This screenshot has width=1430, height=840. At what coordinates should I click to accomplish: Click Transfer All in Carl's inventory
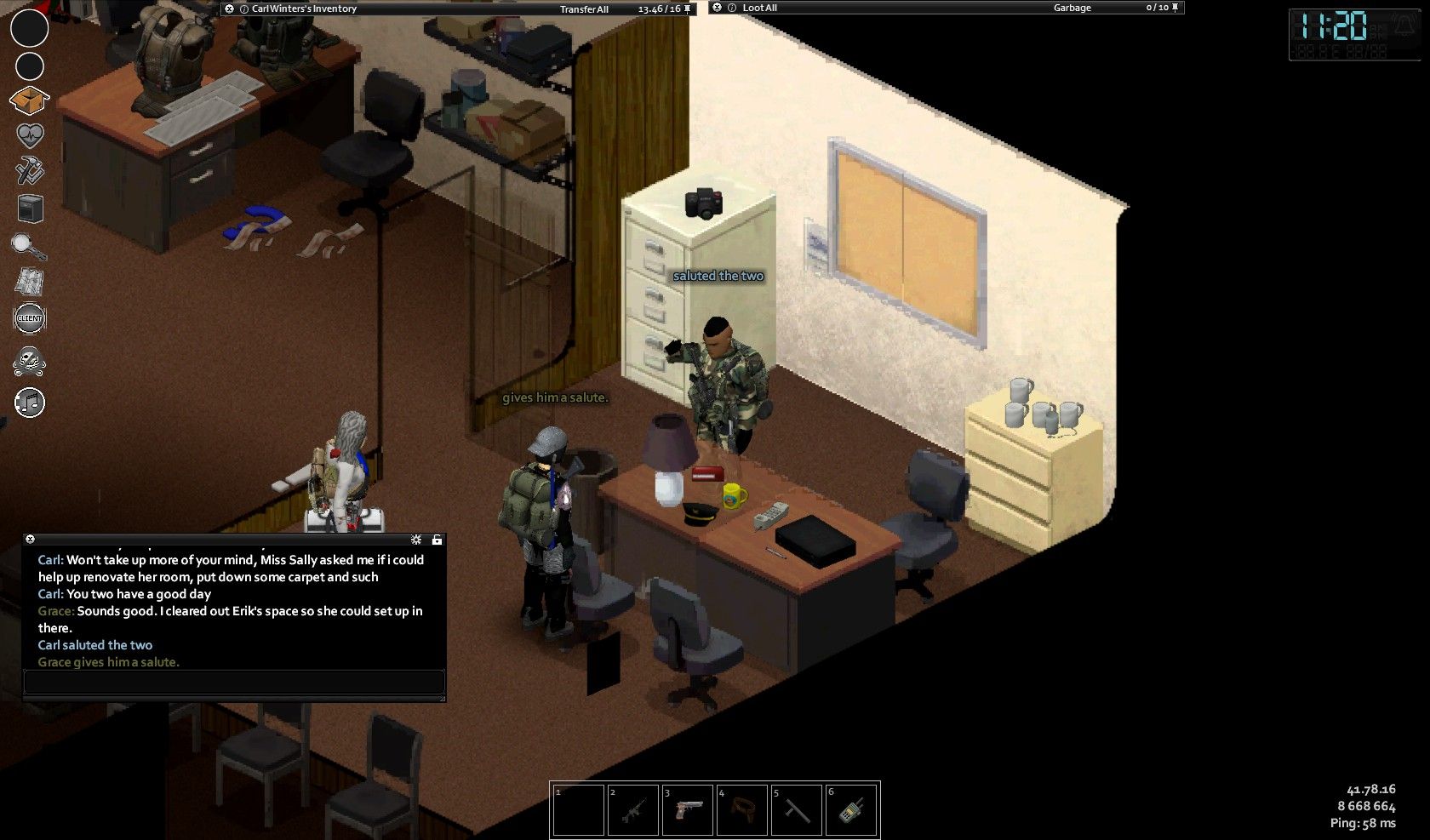(584, 9)
